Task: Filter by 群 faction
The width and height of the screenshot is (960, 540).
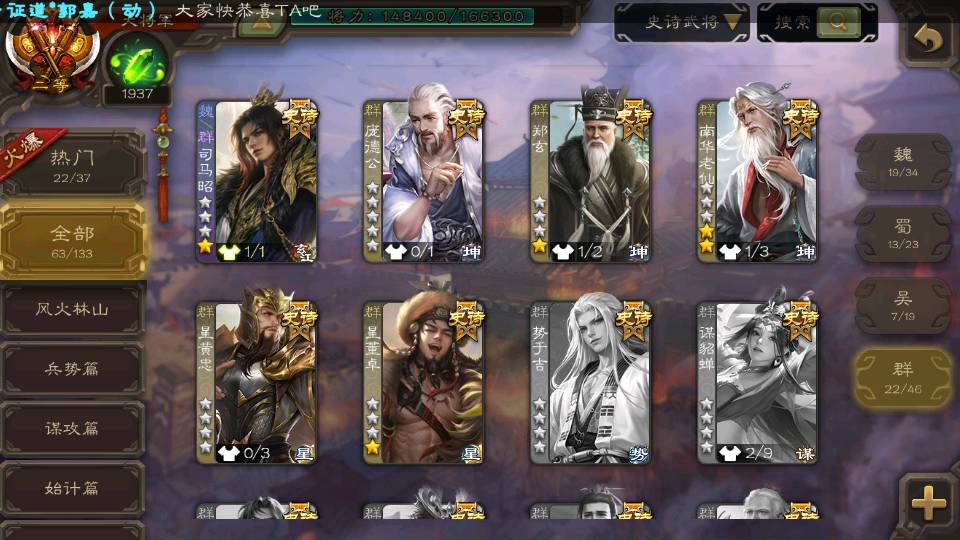Action: pyautogui.click(x=903, y=377)
